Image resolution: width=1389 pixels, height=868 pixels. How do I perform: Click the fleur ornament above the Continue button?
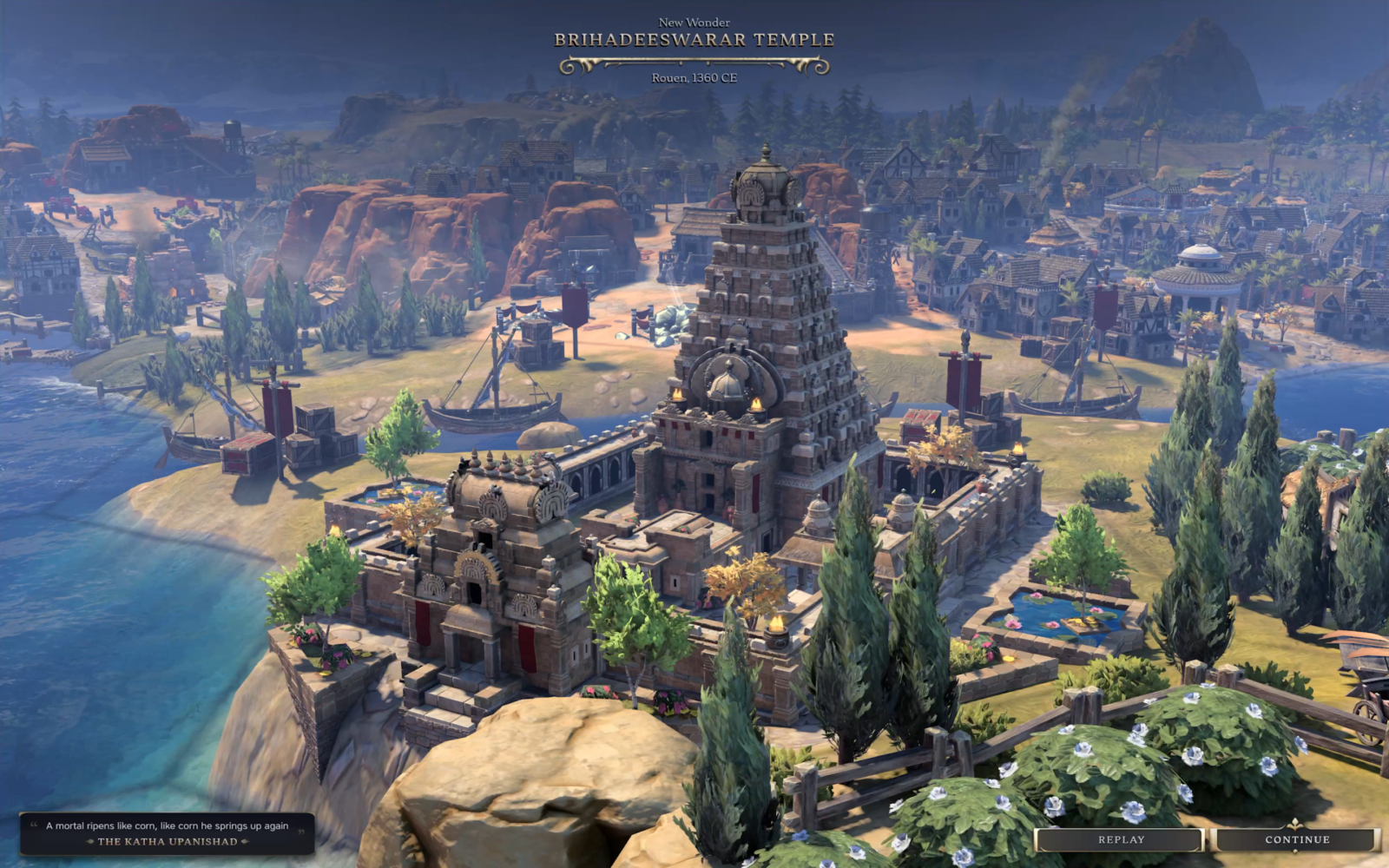(1294, 822)
